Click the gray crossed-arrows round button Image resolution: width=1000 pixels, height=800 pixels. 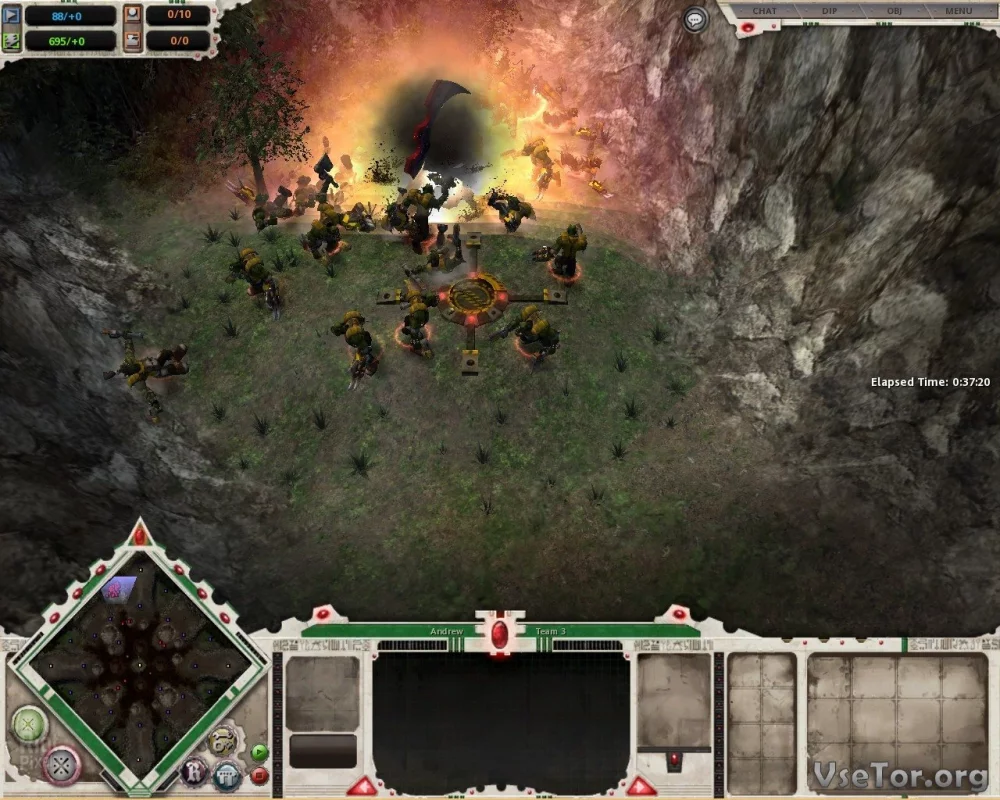[62, 765]
